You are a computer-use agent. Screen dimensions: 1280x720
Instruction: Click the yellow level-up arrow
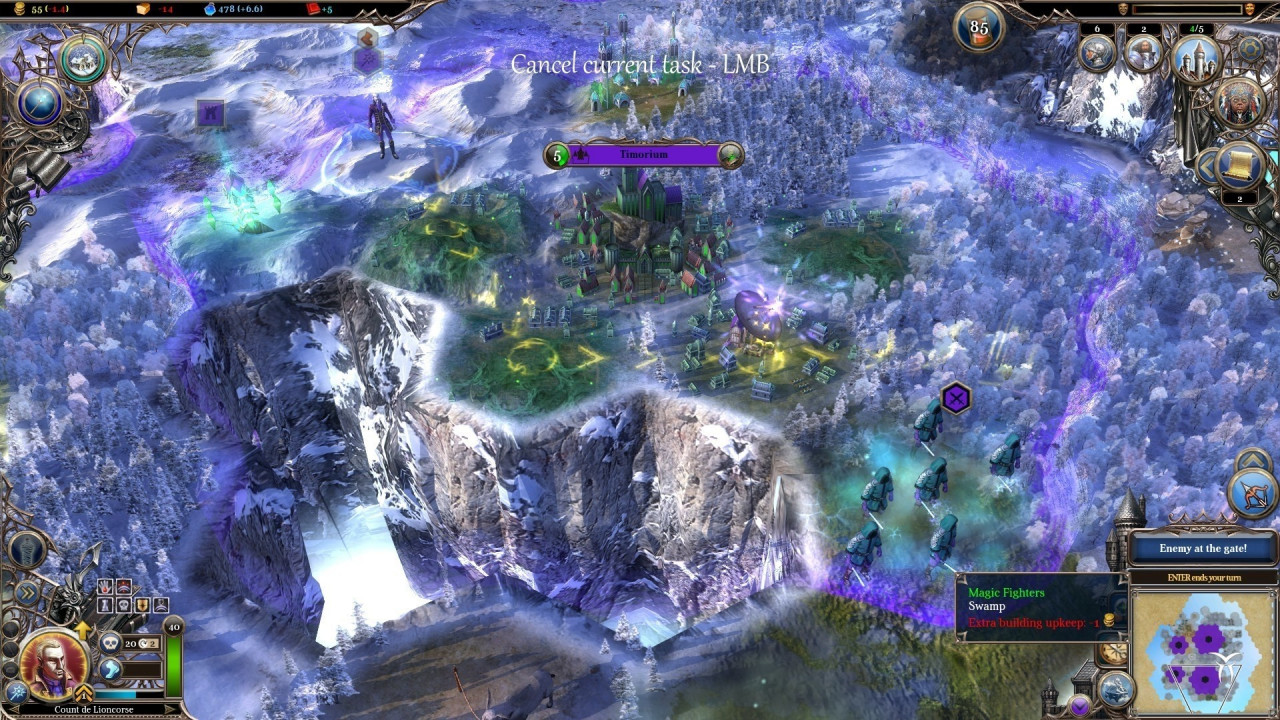pos(82,628)
